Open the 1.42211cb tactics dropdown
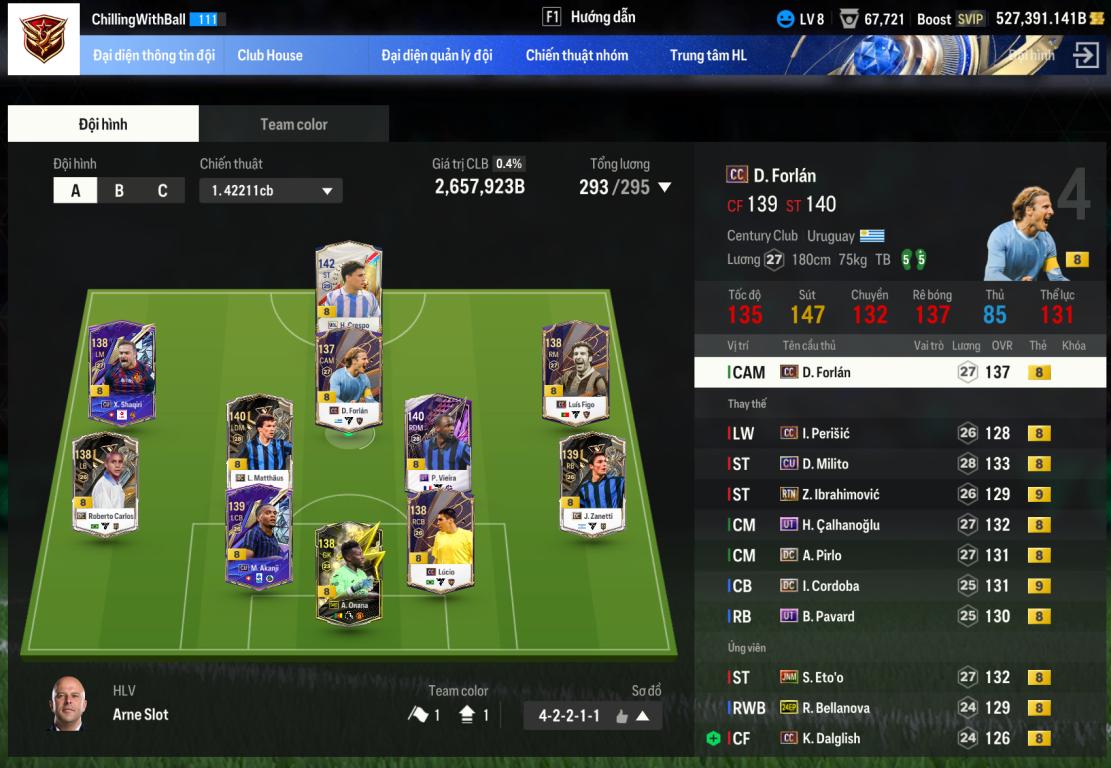 (270, 190)
